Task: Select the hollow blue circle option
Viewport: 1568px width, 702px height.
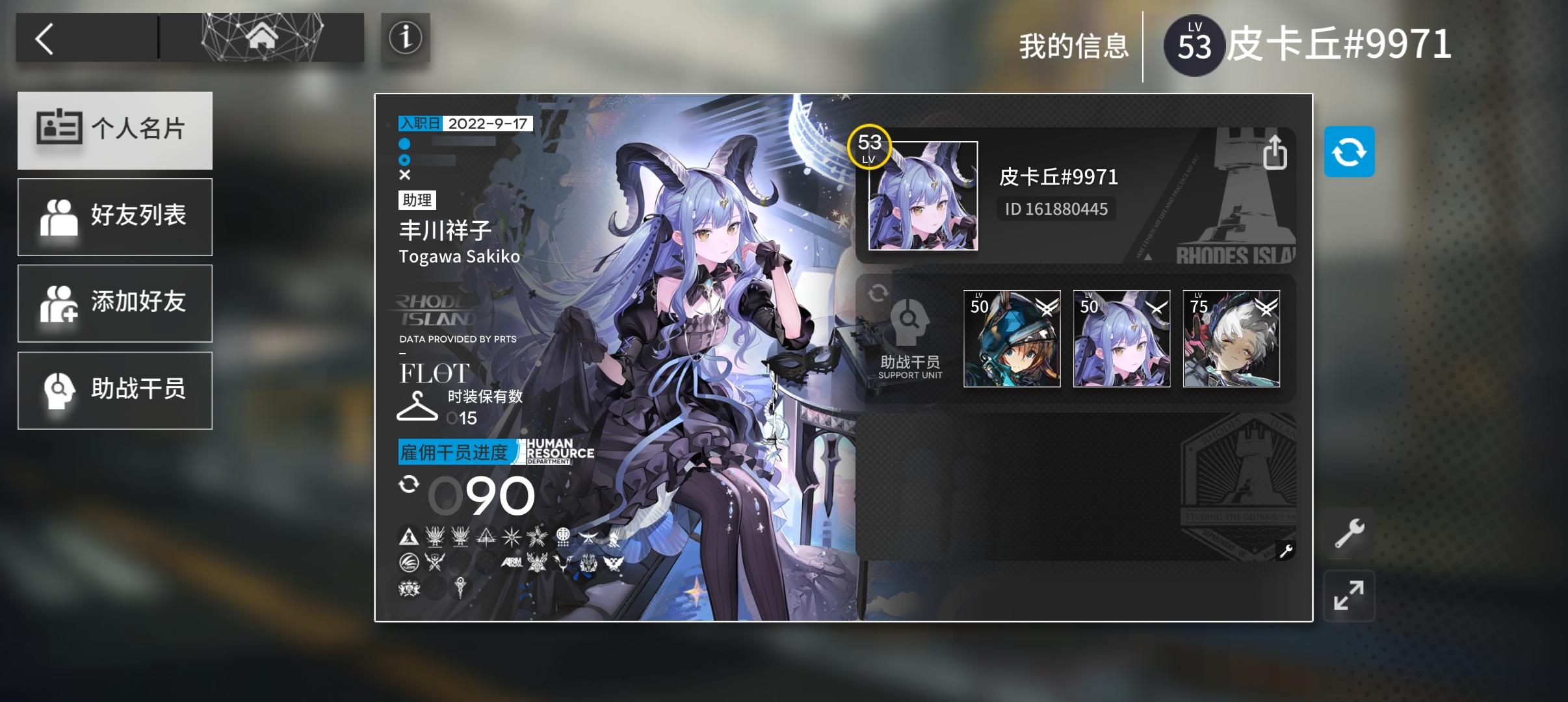Action: pos(406,160)
